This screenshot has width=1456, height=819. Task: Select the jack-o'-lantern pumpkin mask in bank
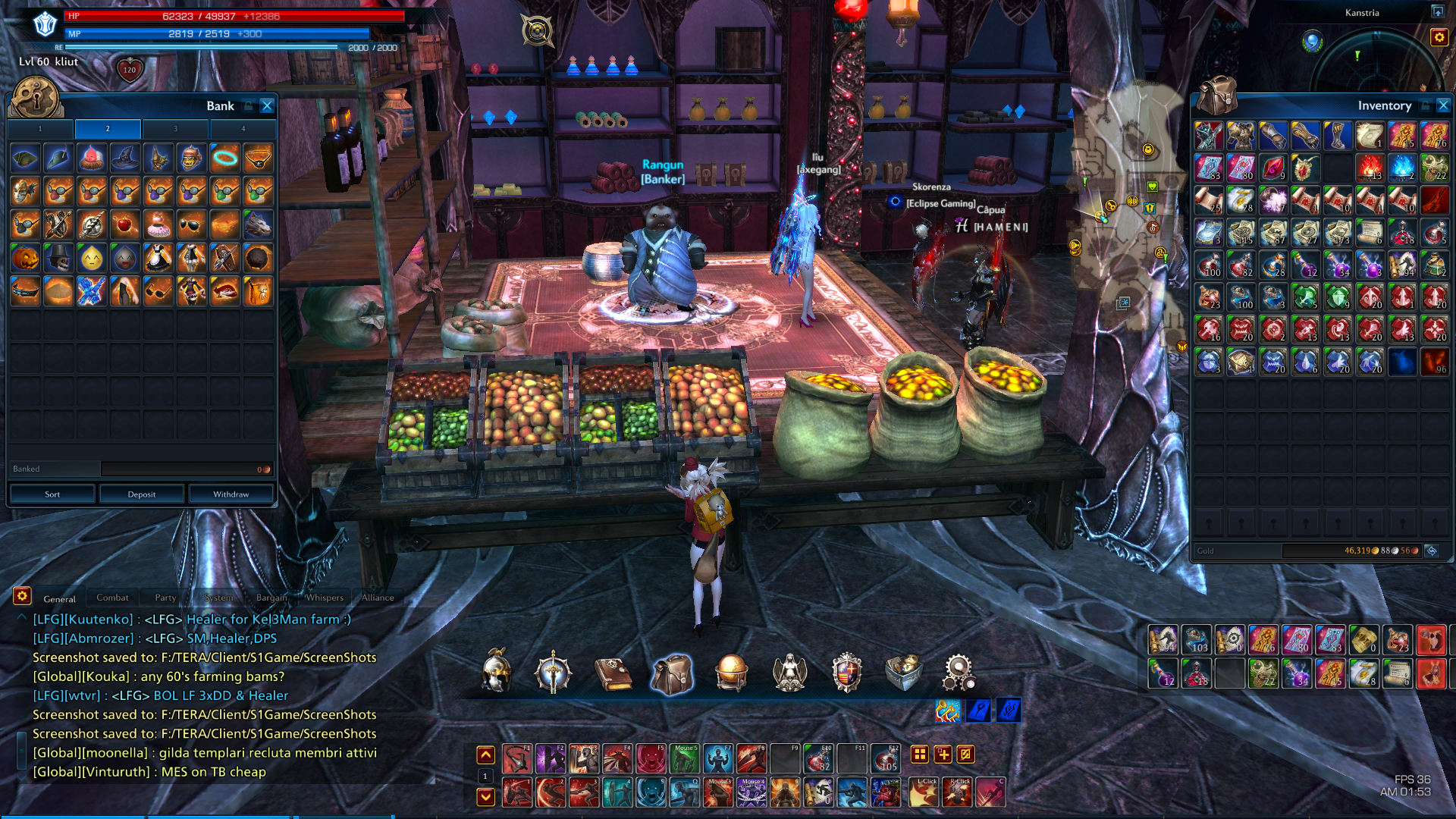(25, 259)
